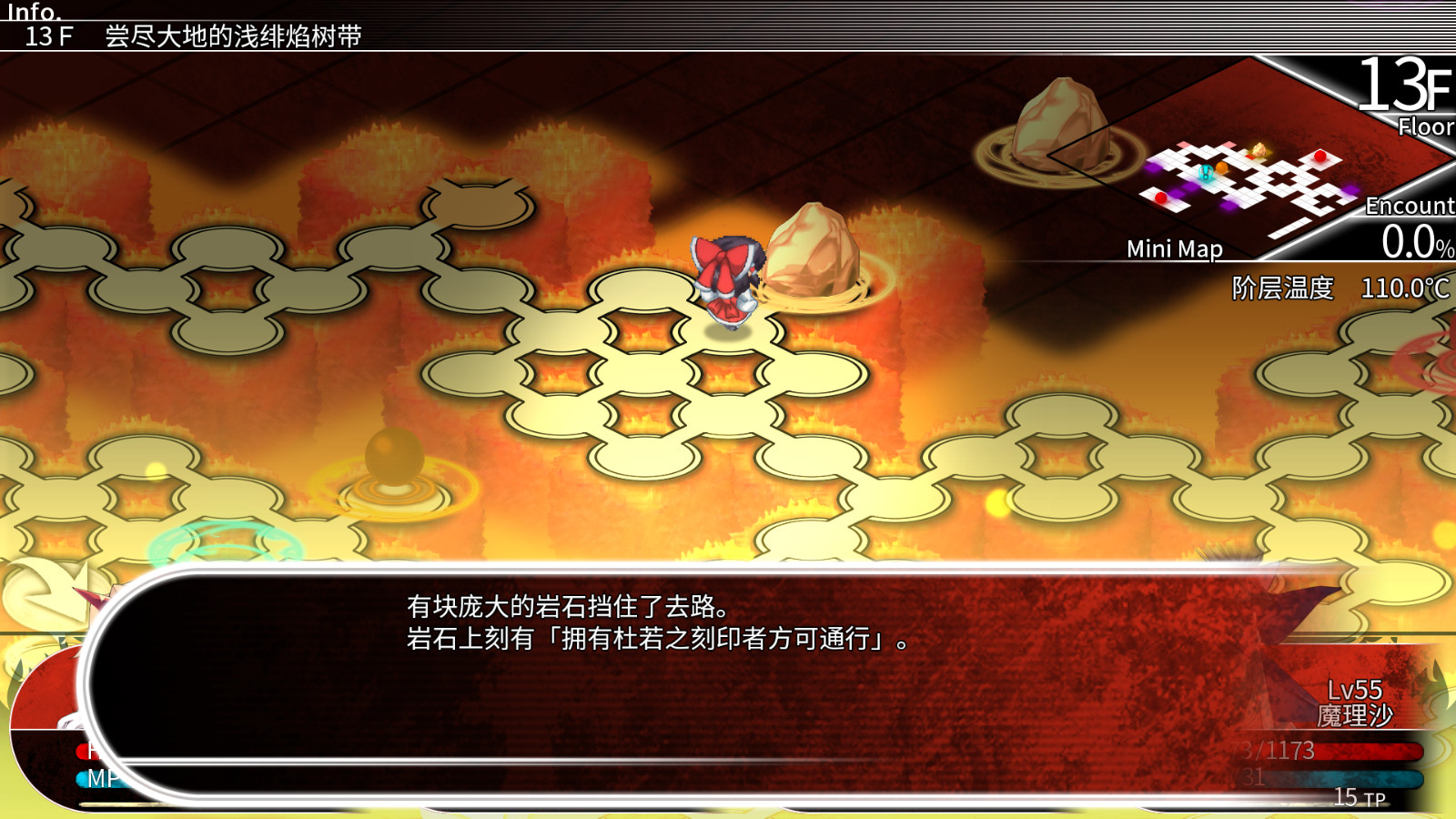Click the right red enemy dot on the minimap
Viewport: 1456px width, 819px height.
[1319, 157]
